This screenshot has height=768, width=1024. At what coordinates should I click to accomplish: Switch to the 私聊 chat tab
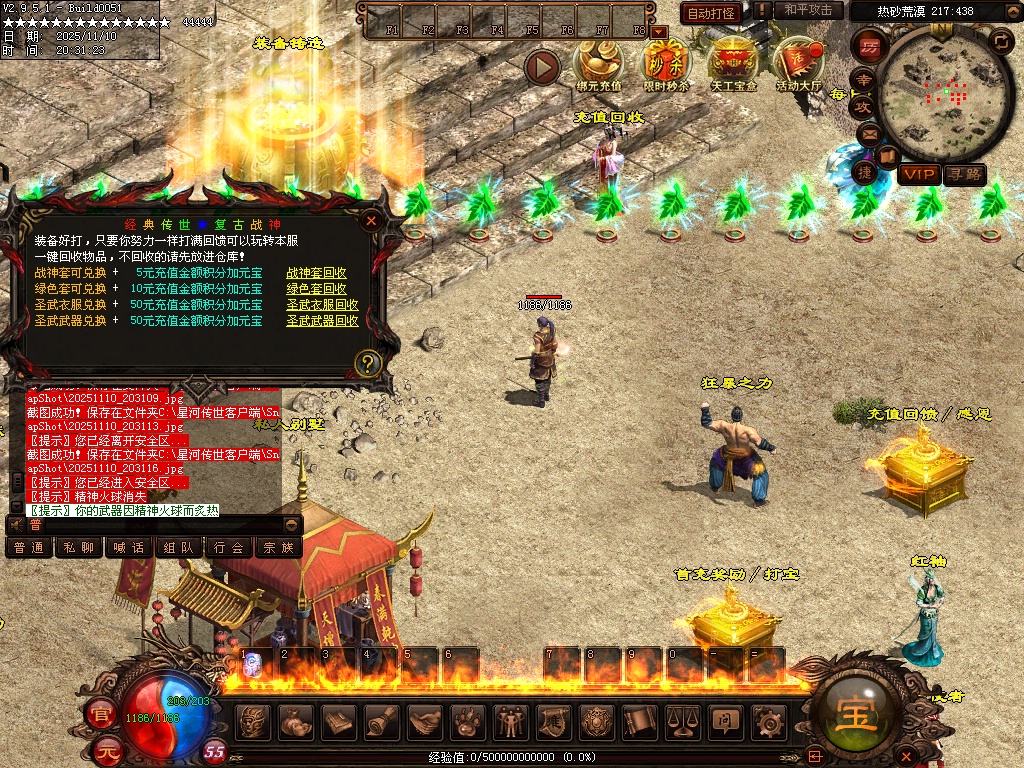pos(79,548)
